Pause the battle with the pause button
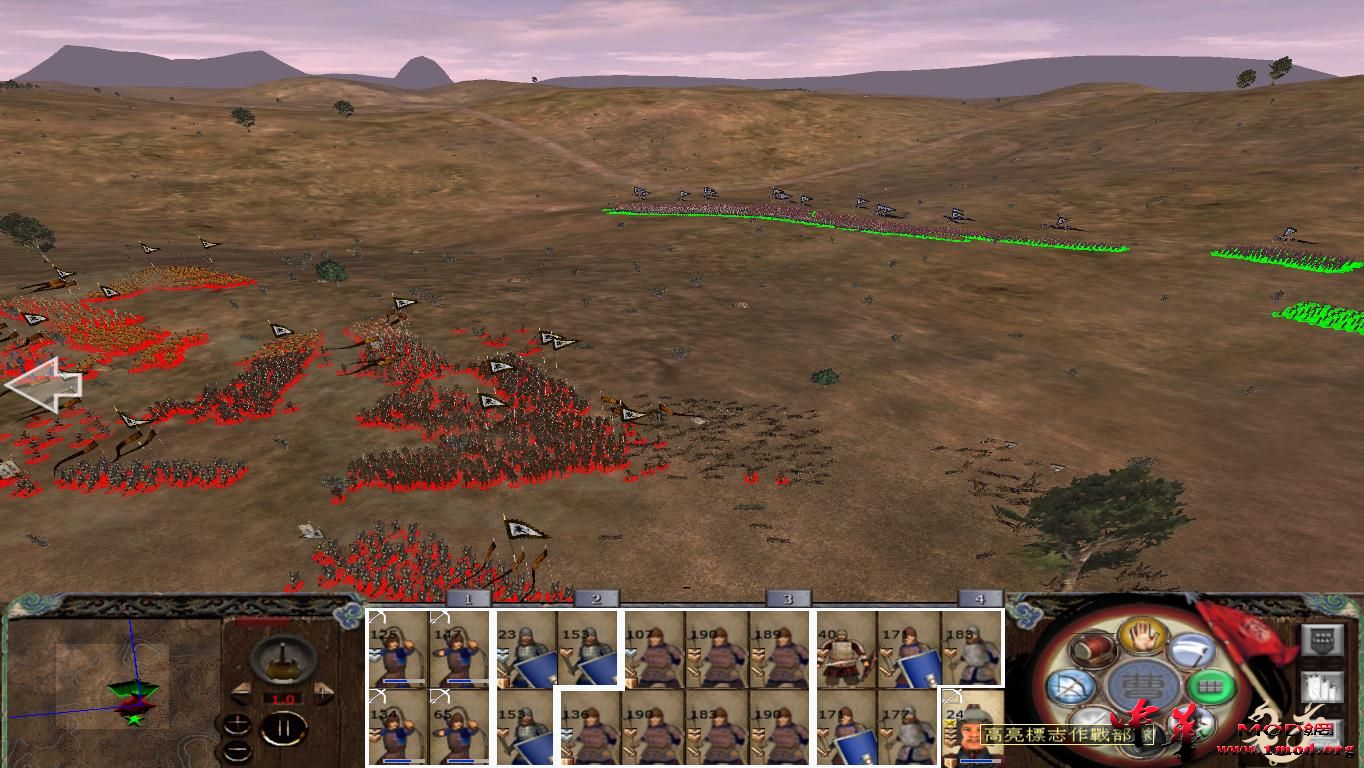Viewport: 1364px width, 768px height. [284, 727]
